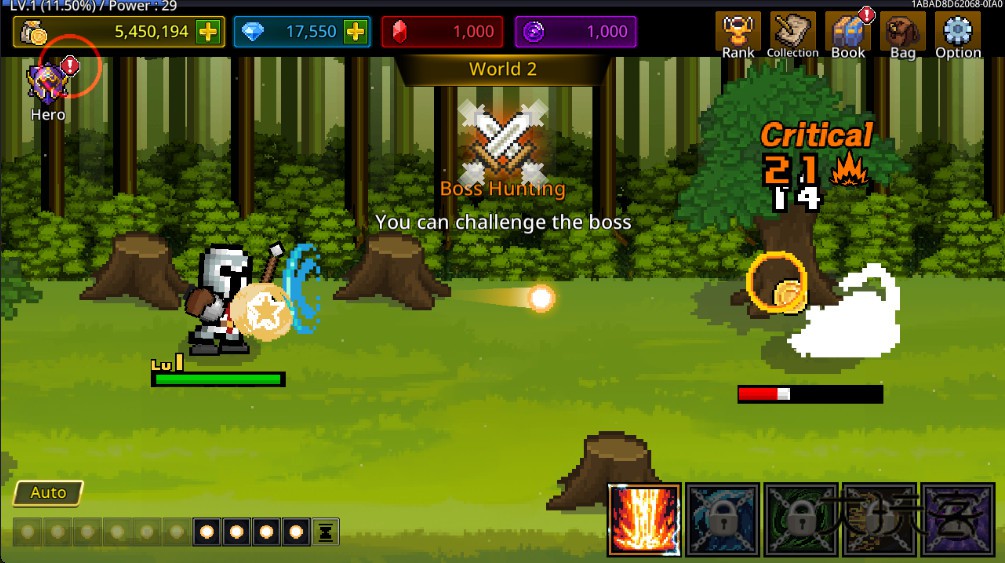1005x563 pixels.
Task: Open the Book chest menu
Action: coord(848,35)
